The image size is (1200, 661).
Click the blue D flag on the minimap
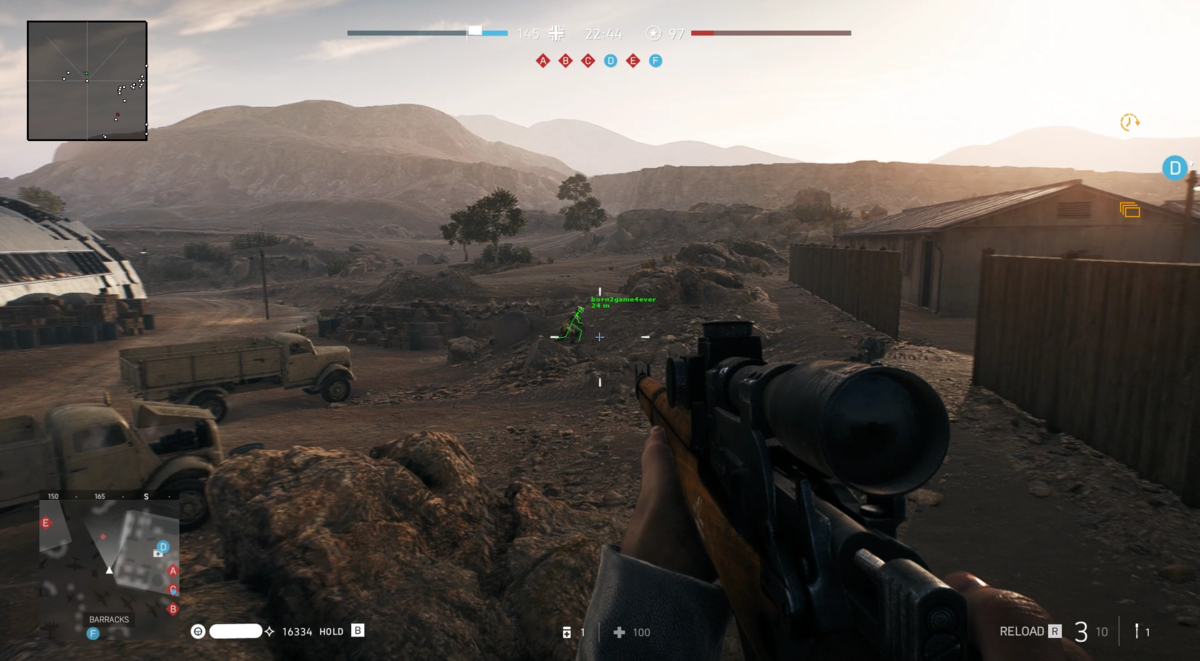(163, 547)
